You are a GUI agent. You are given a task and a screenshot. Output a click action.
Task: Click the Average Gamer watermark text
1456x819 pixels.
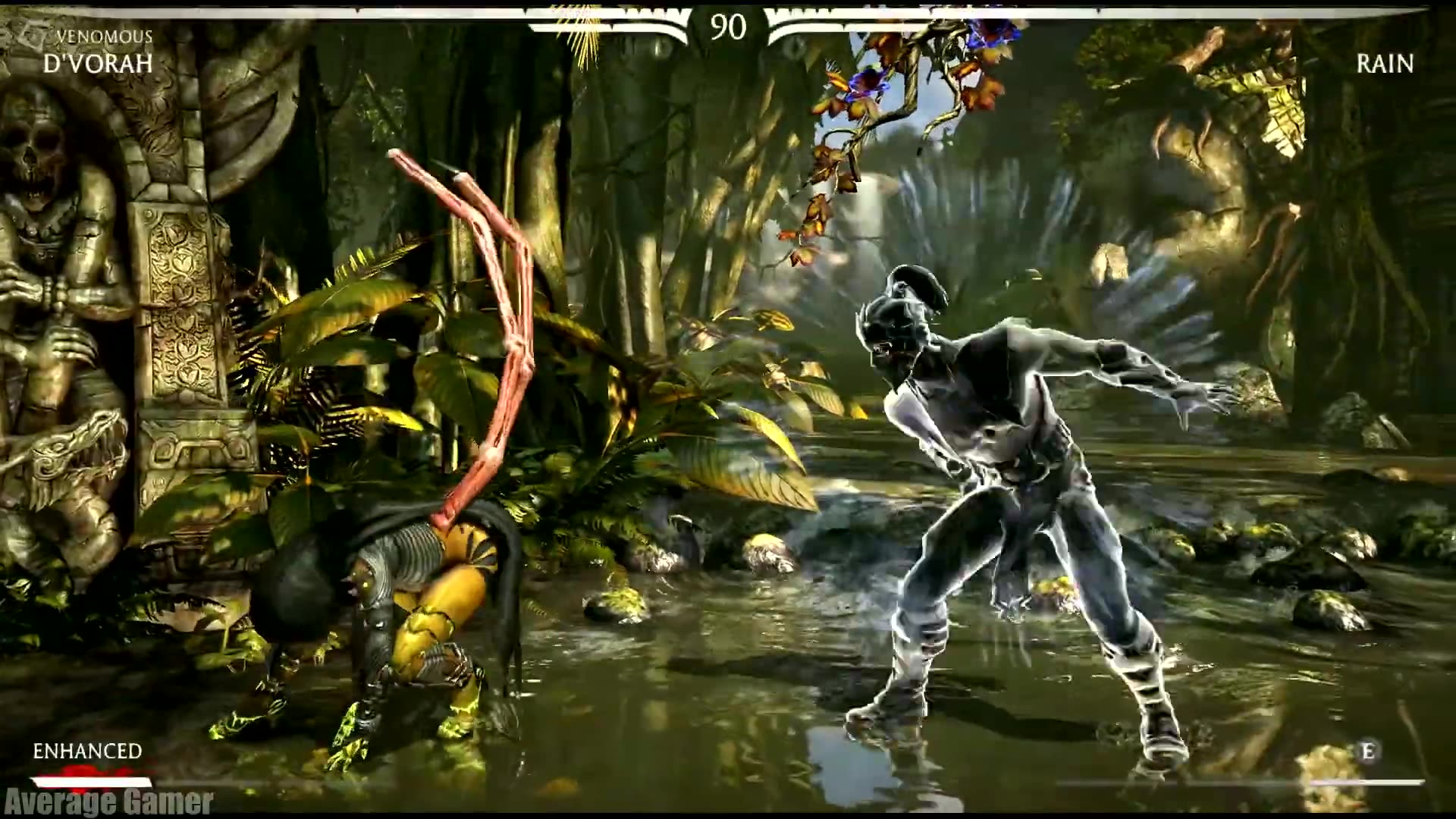click(x=106, y=802)
